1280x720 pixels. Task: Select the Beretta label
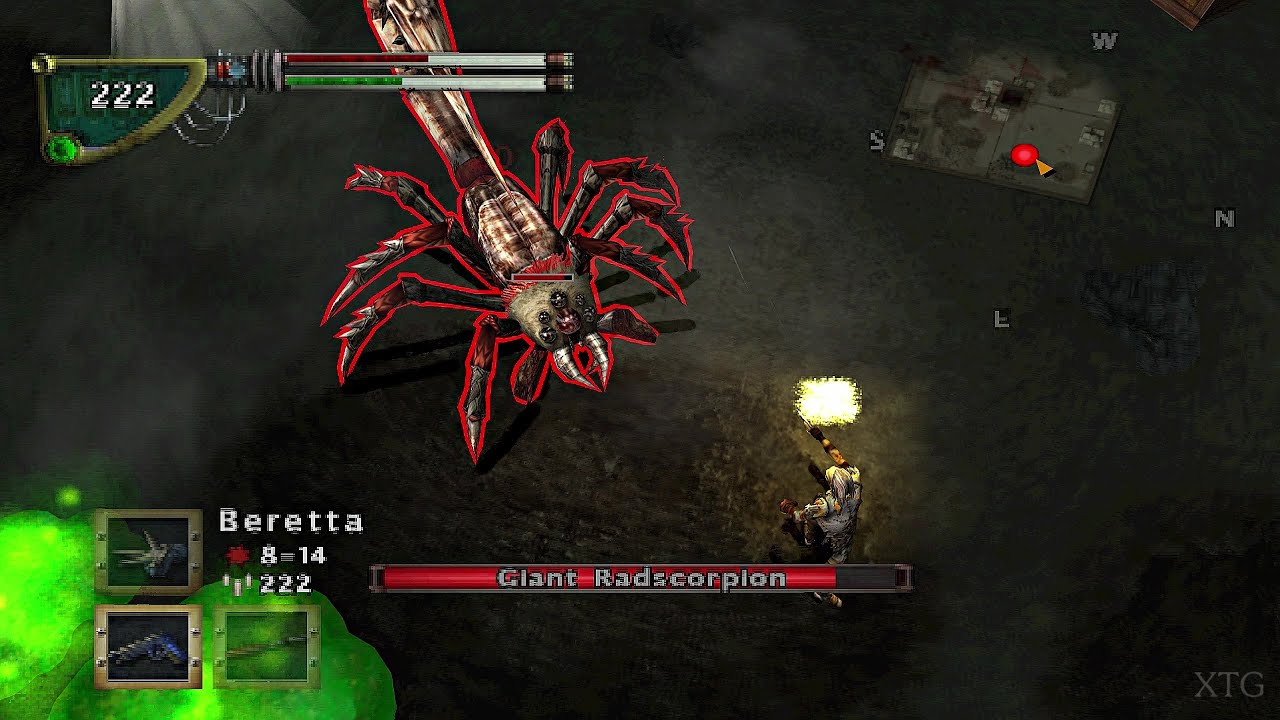click(x=290, y=522)
